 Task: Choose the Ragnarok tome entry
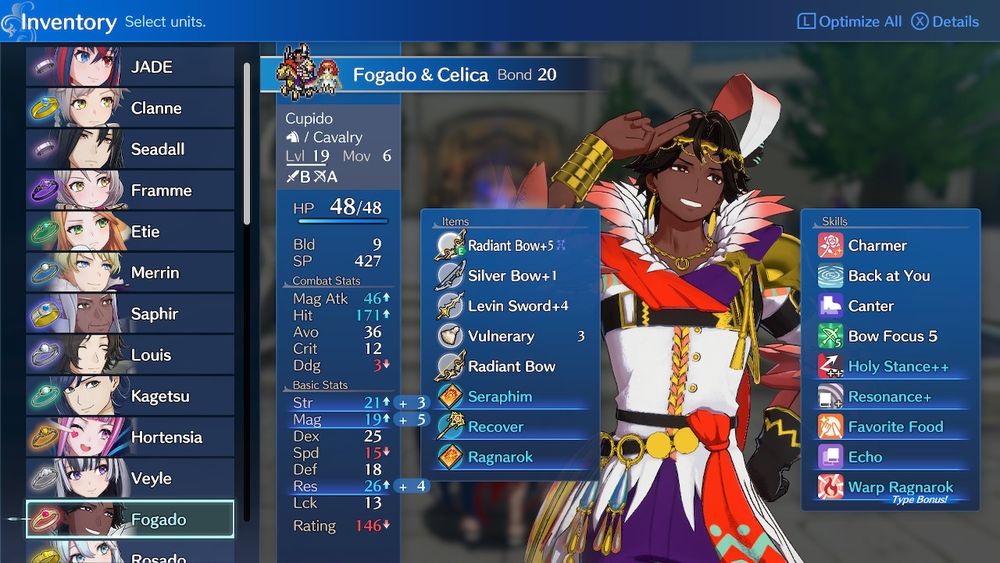click(499, 457)
